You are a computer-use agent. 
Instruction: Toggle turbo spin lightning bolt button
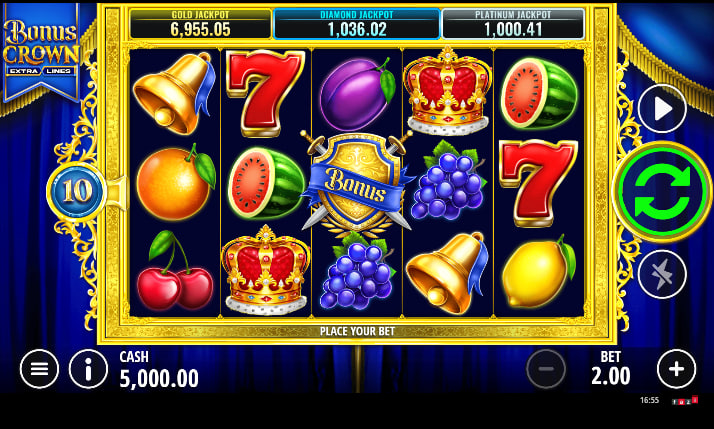click(x=661, y=274)
